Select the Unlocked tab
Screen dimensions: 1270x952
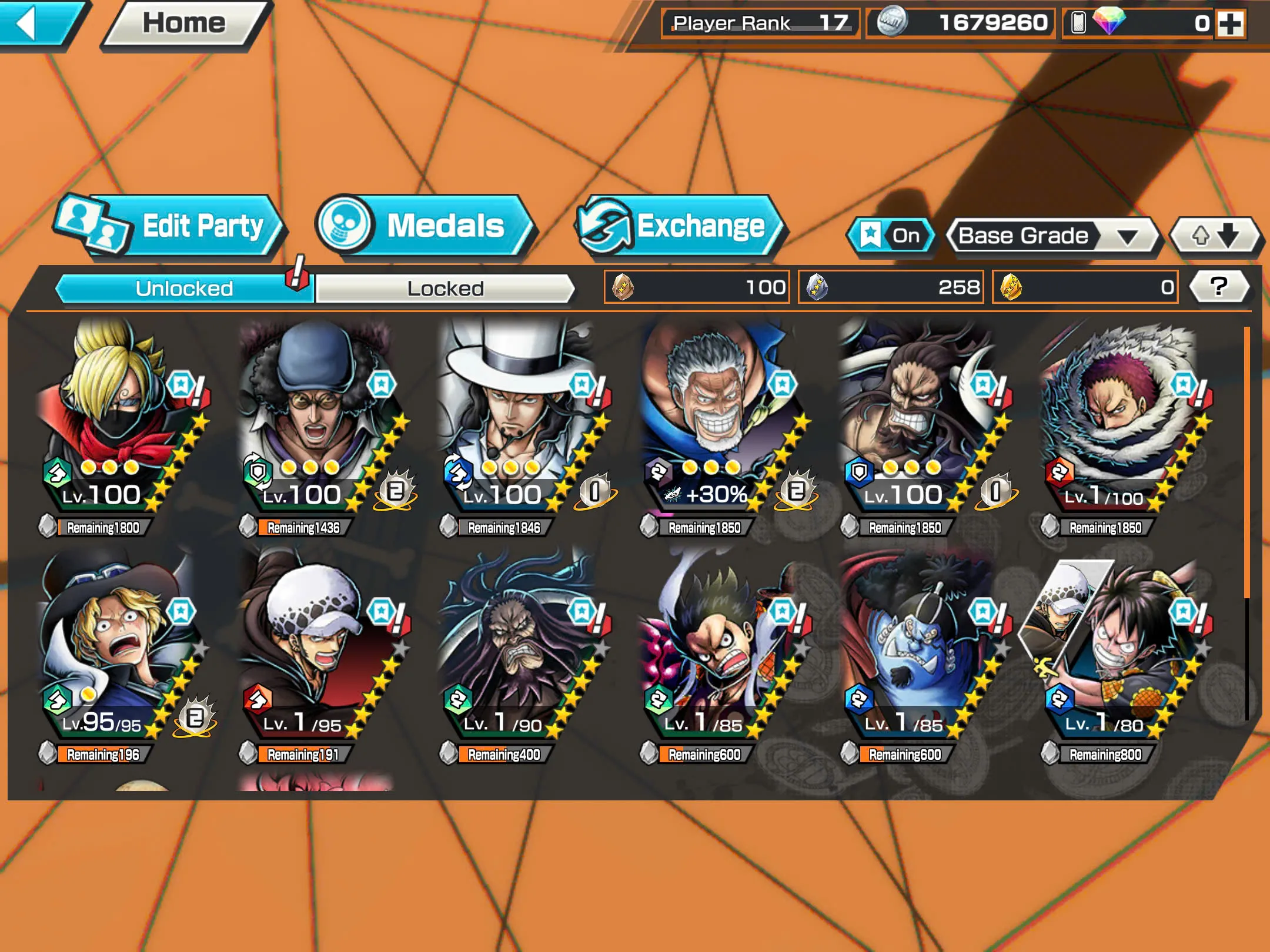(184, 287)
